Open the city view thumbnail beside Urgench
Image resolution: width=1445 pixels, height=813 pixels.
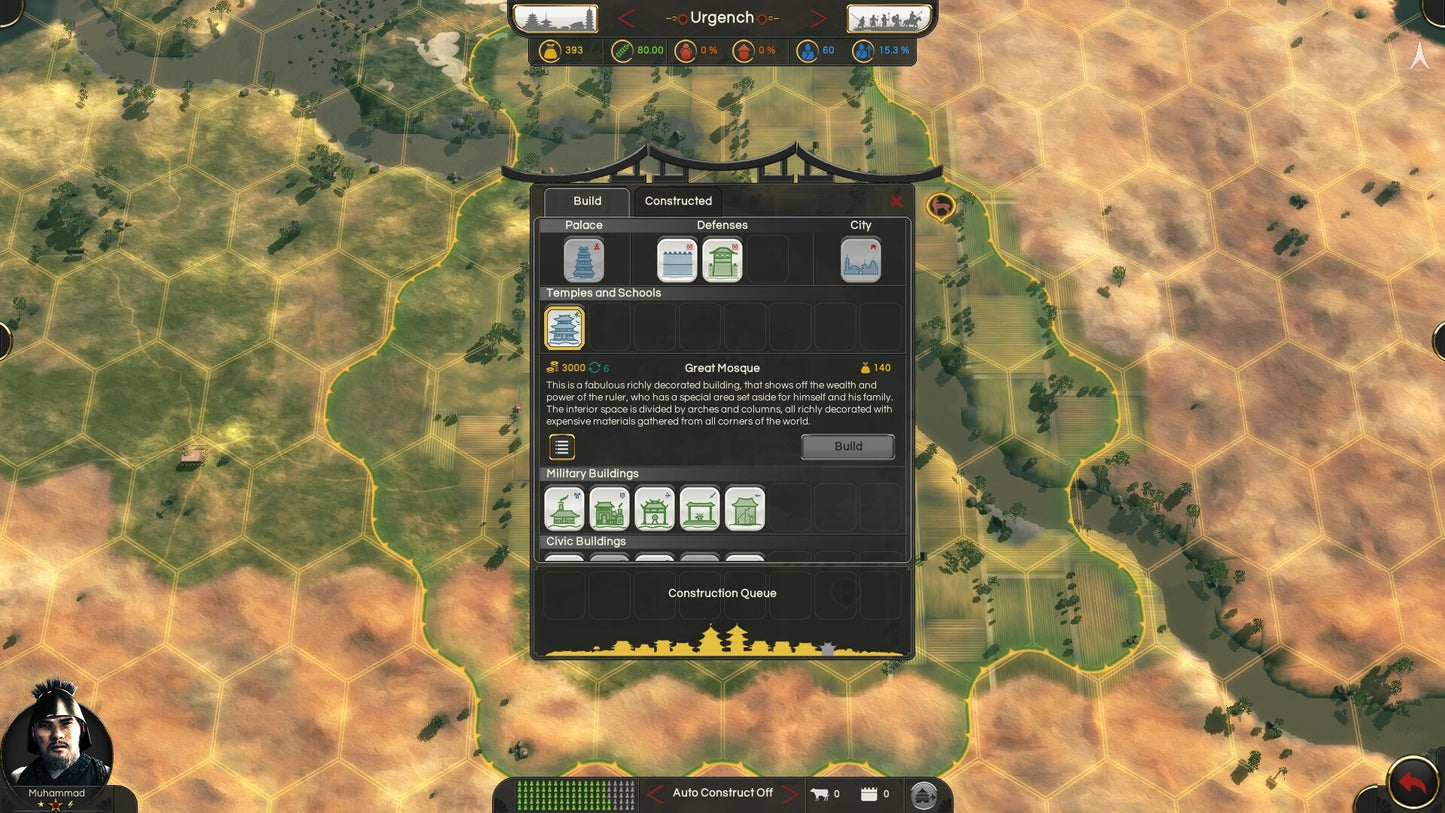pyautogui.click(x=554, y=17)
